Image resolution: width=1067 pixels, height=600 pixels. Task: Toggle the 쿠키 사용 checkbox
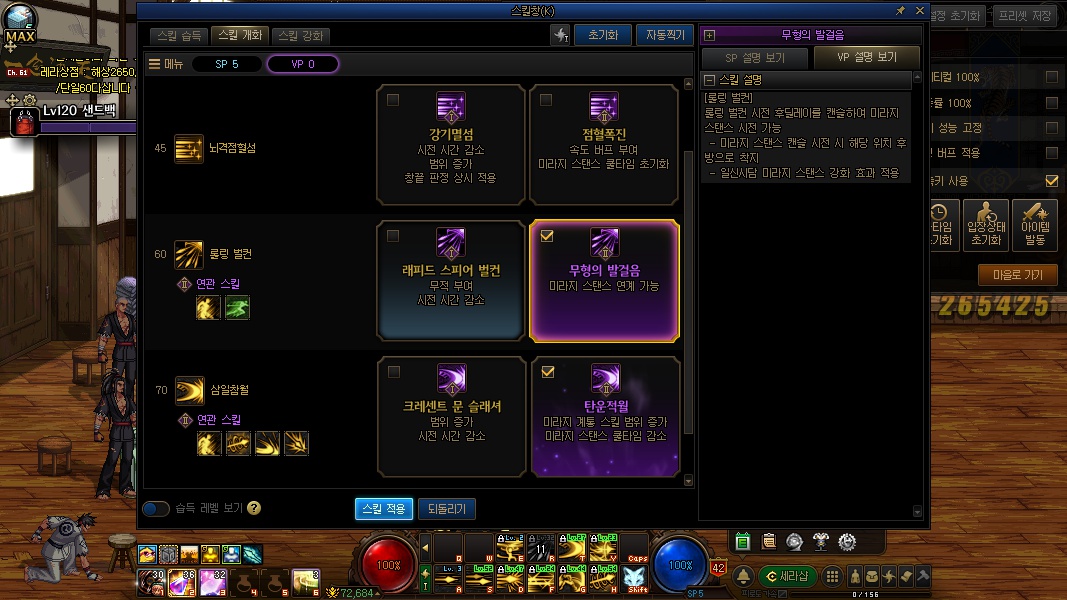point(1051,181)
